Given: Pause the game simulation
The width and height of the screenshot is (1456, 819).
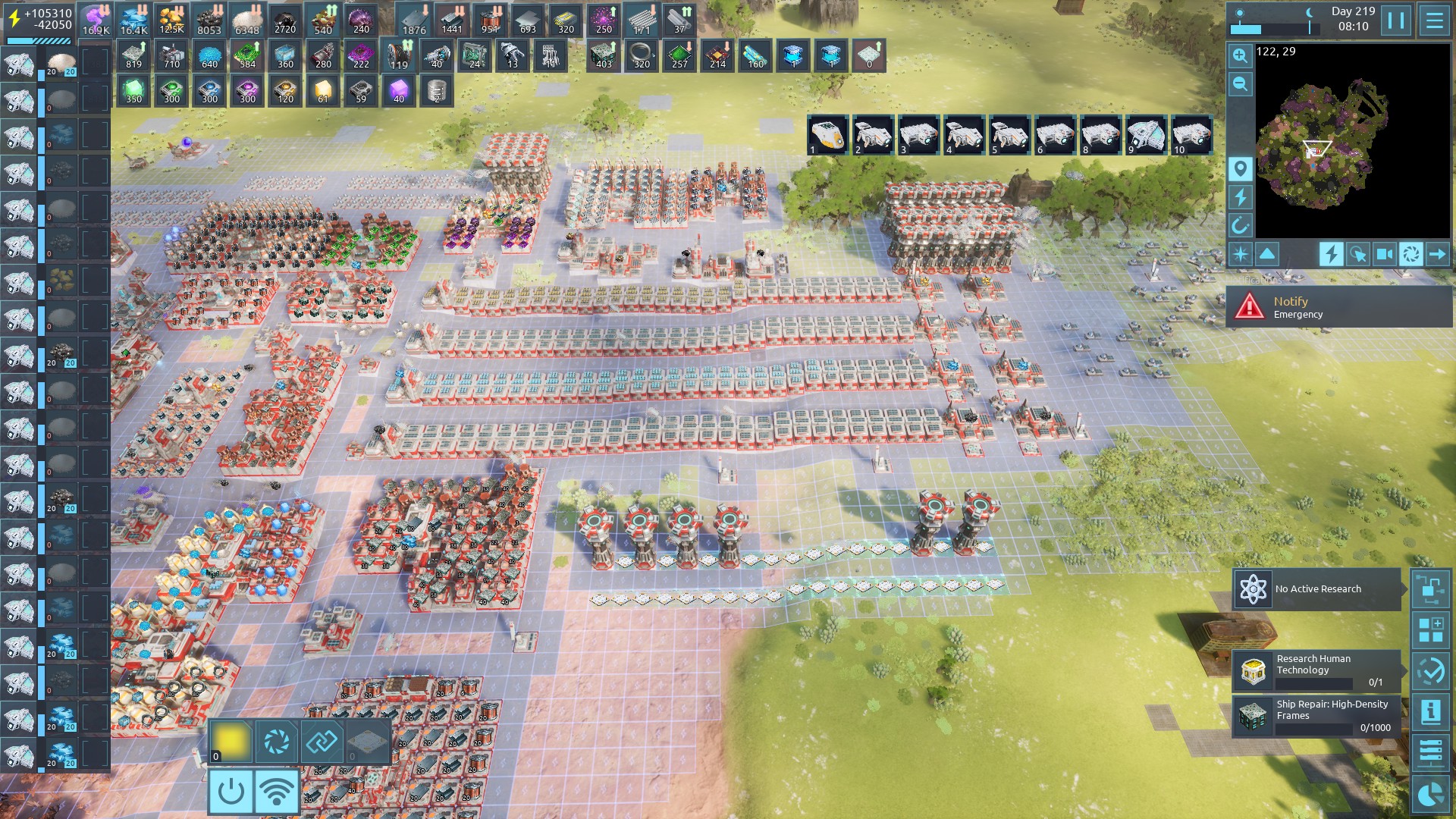Looking at the screenshot, I should 1396,20.
